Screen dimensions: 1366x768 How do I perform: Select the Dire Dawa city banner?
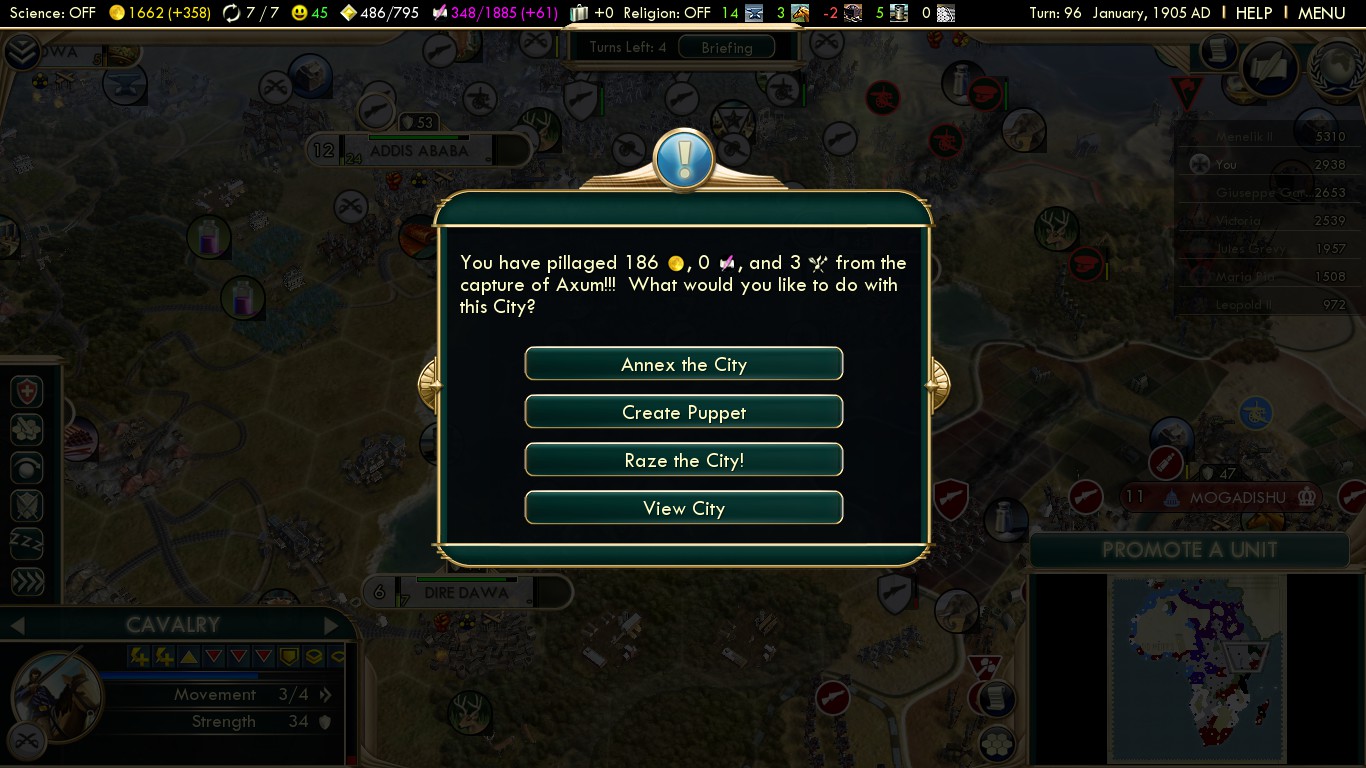point(466,592)
